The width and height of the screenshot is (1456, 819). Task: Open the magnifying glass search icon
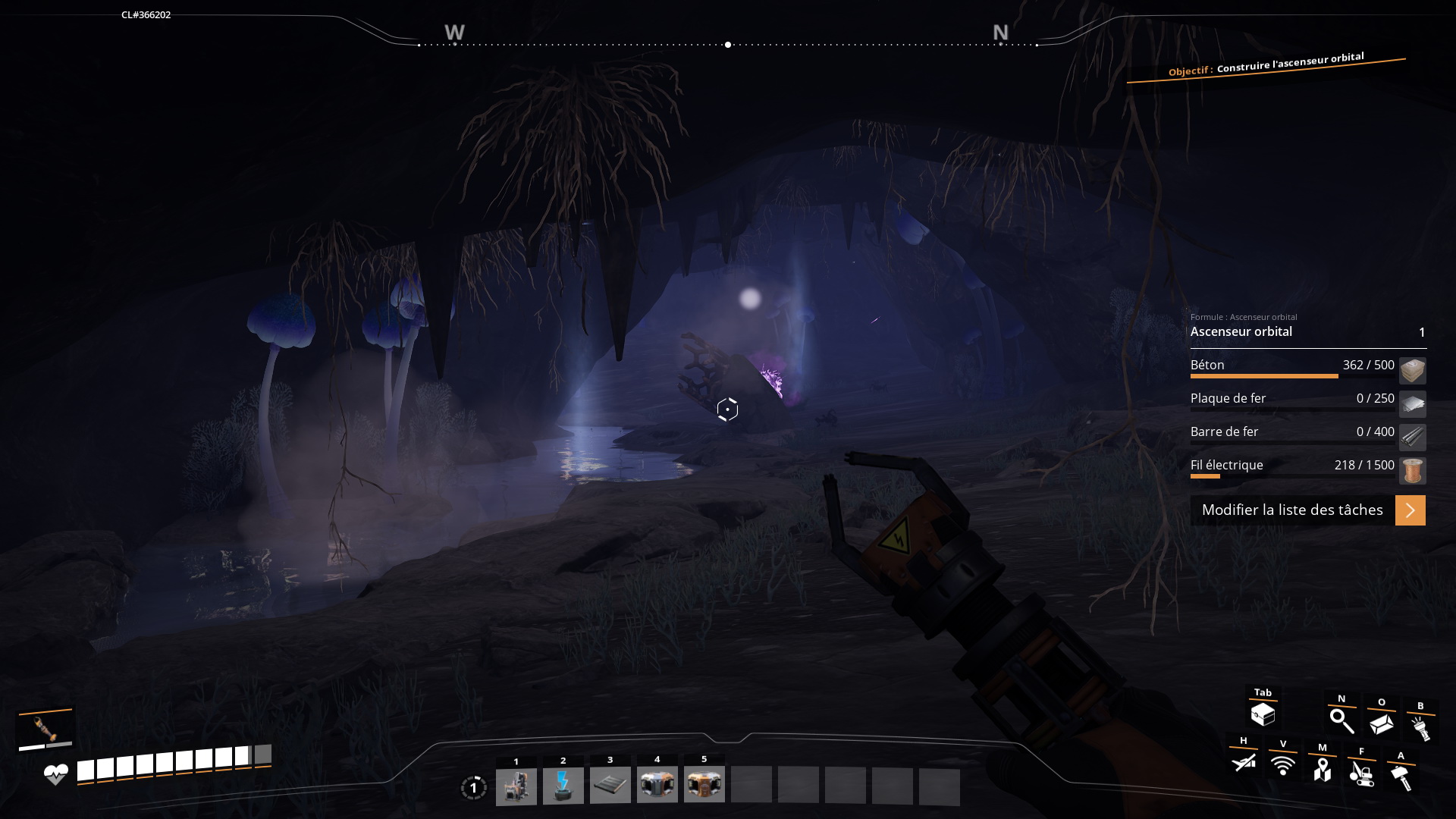point(1341,720)
